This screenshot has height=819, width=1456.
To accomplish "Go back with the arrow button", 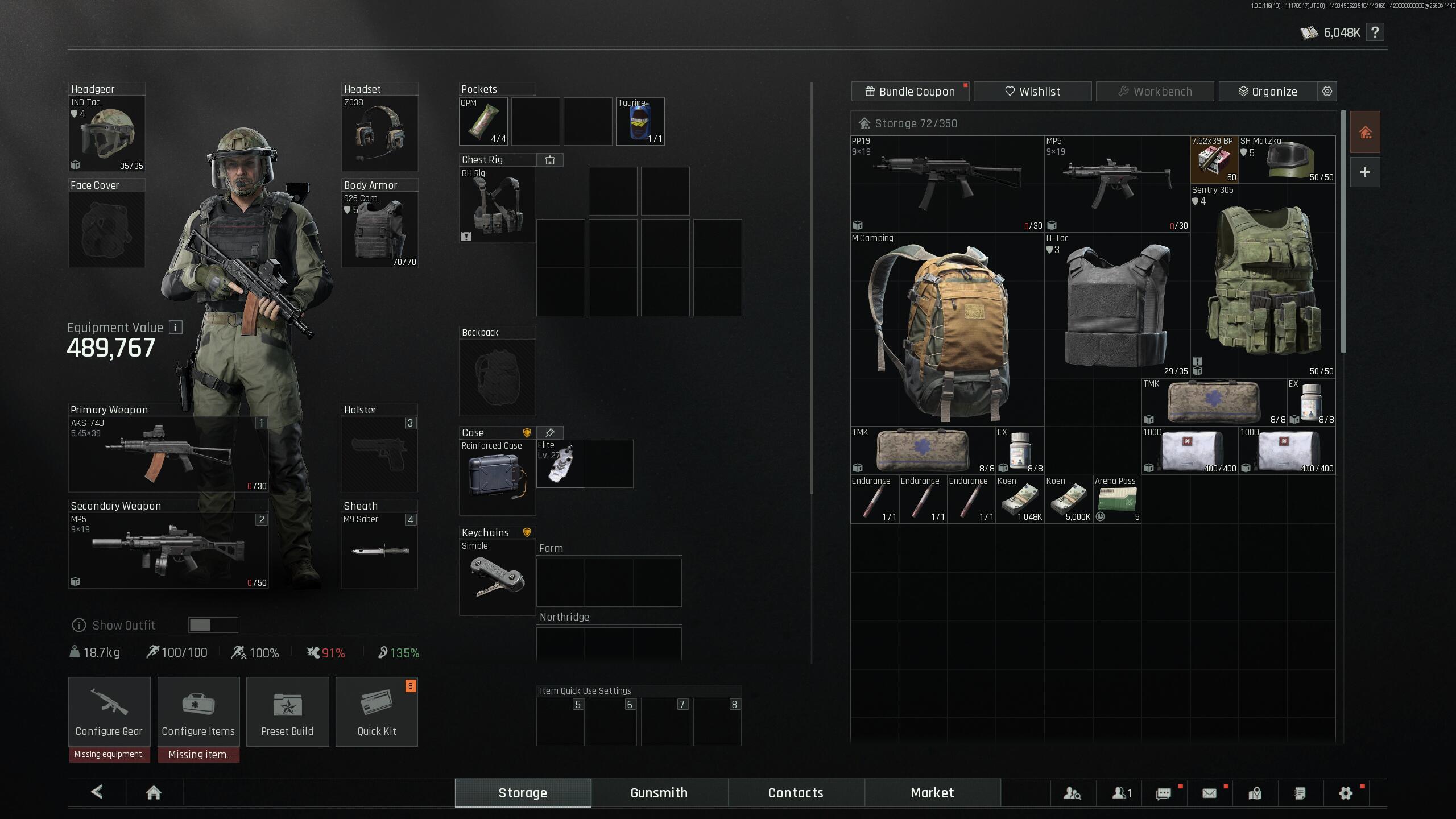I will coord(97,792).
